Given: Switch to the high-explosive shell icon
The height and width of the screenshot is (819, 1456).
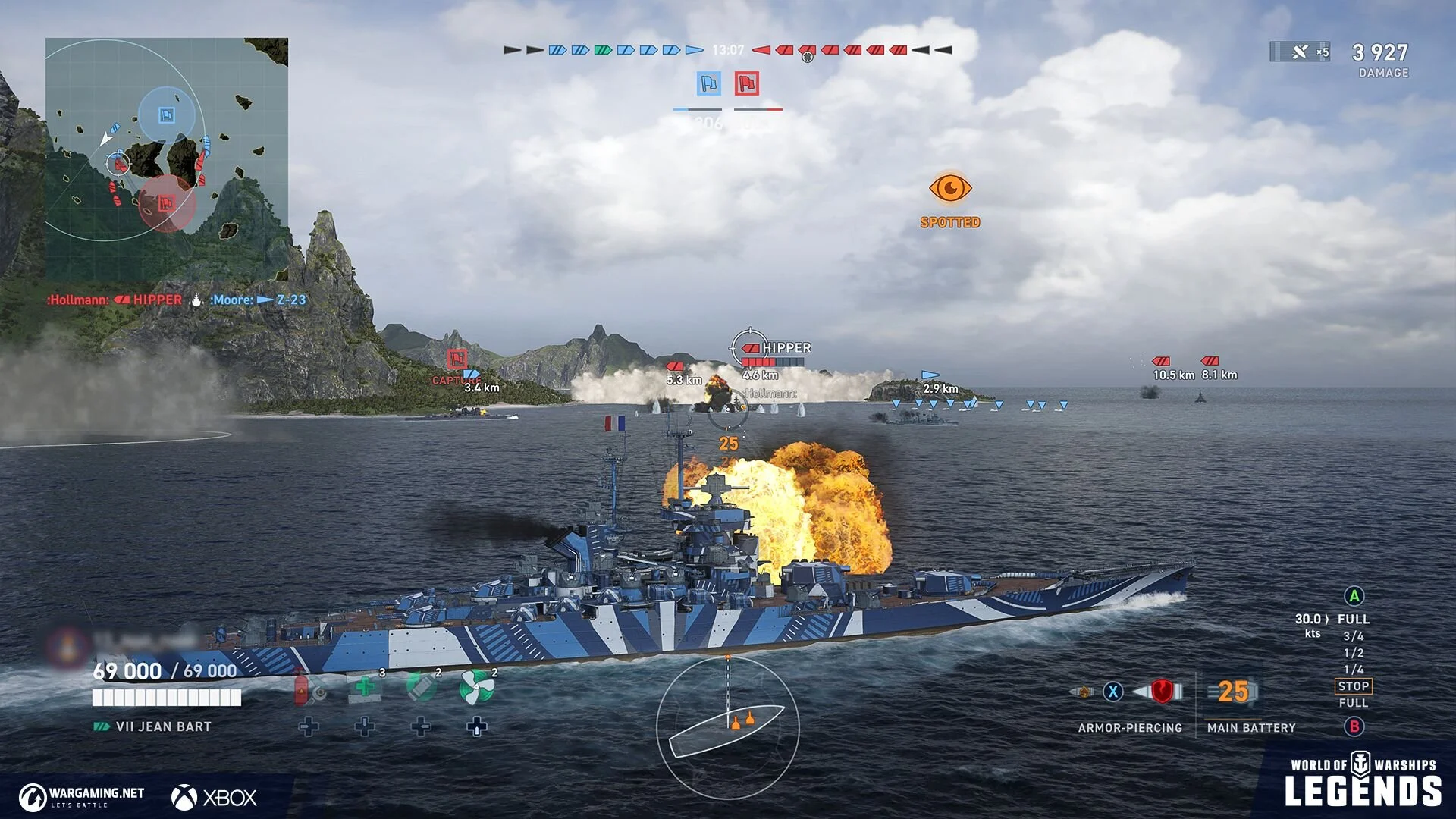Looking at the screenshot, I should point(1082,692).
